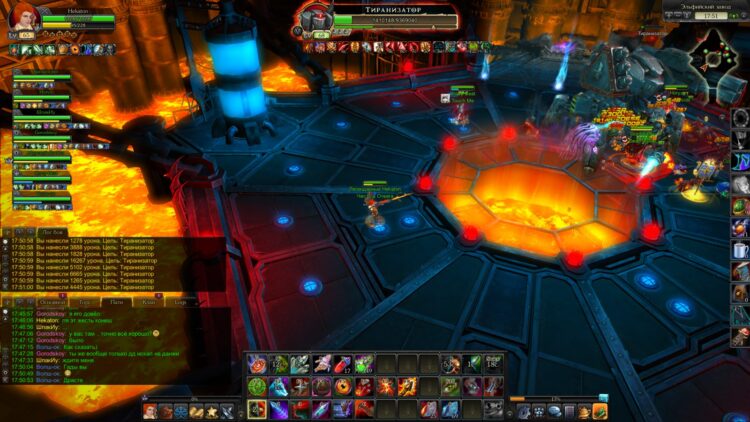Open the green-highlighted bag button
750x422 pixels.
click(x=600, y=411)
